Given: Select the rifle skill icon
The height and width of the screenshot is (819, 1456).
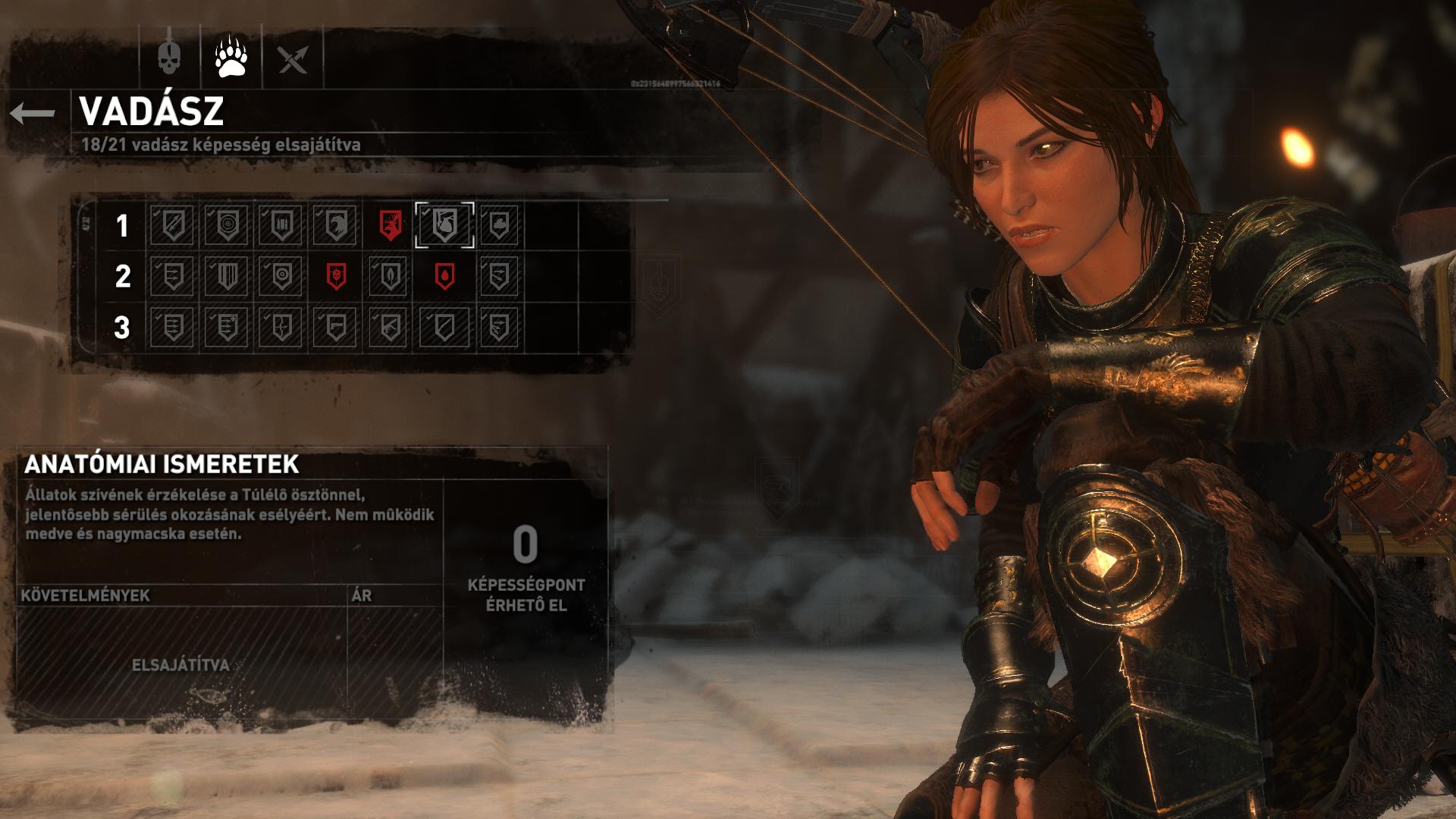Looking at the screenshot, I should tap(390, 328).
